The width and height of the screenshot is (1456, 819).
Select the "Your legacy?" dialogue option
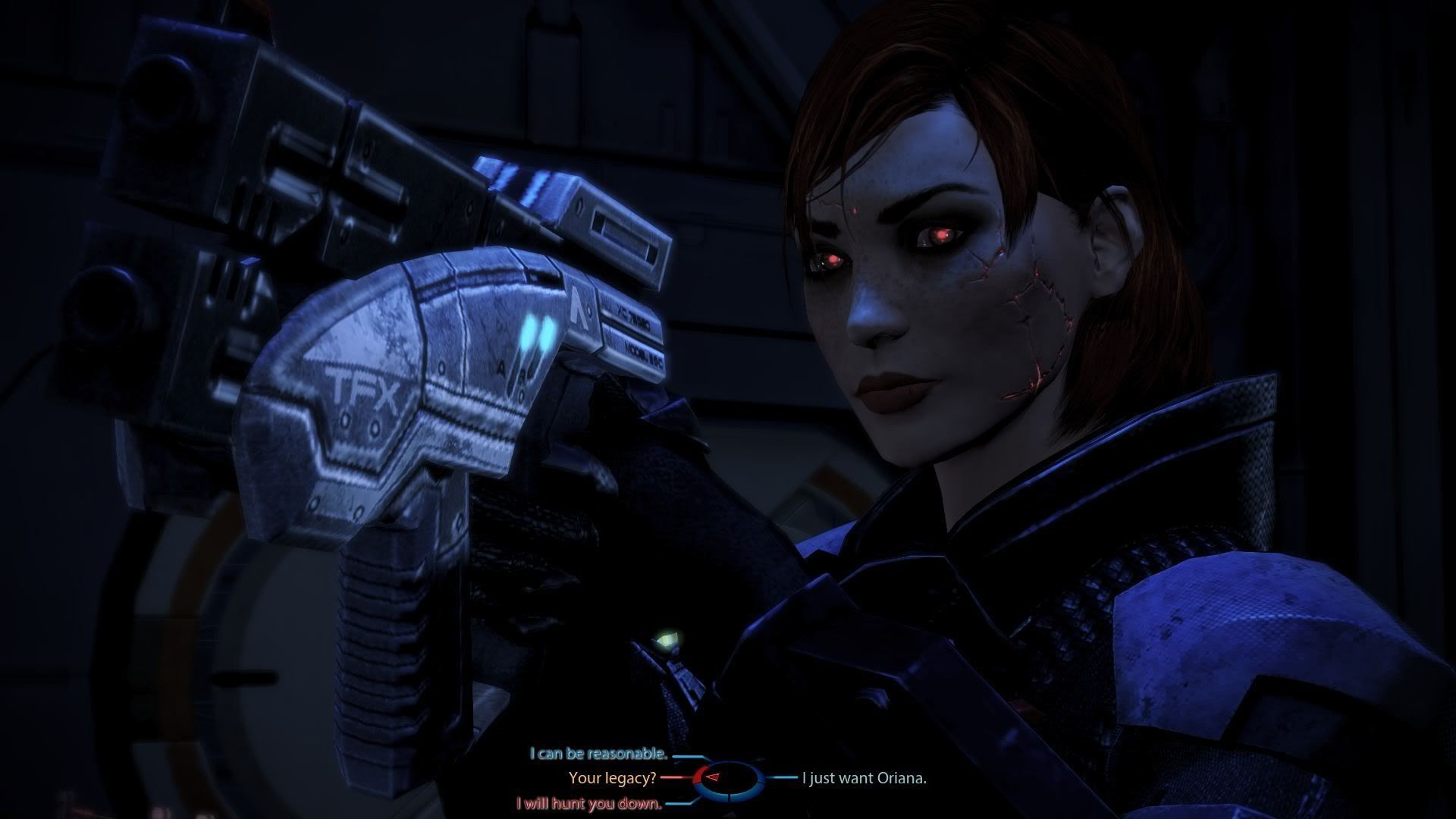click(612, 777)
